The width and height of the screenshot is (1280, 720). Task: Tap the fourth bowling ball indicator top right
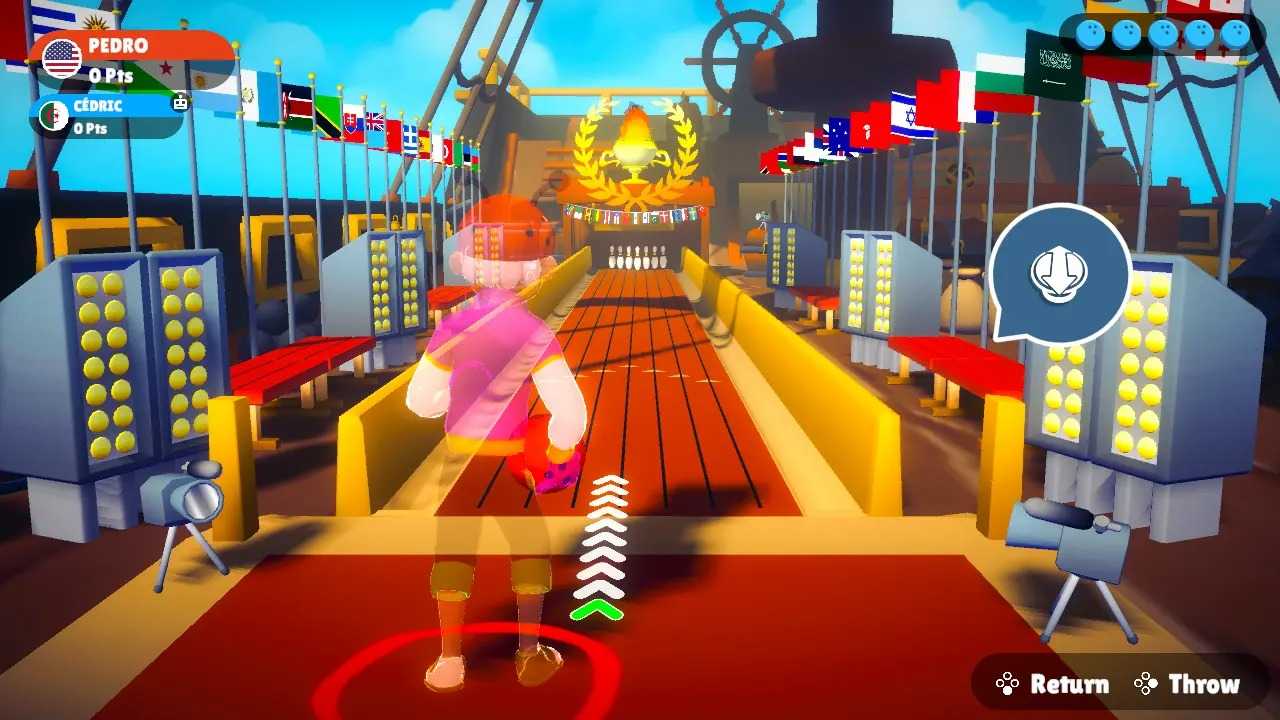[1200, 33]
